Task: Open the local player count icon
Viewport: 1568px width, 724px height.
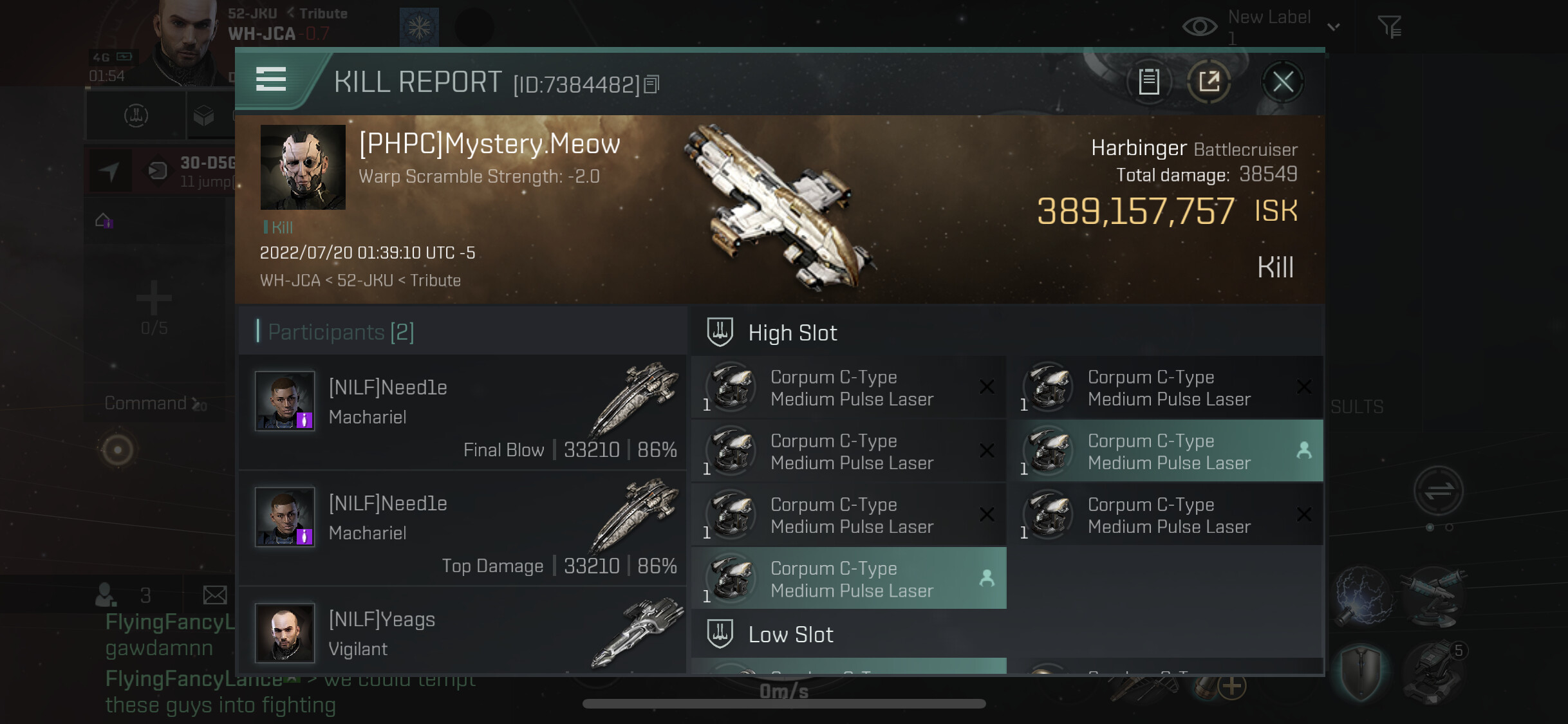Action: (x=106, y=595)
